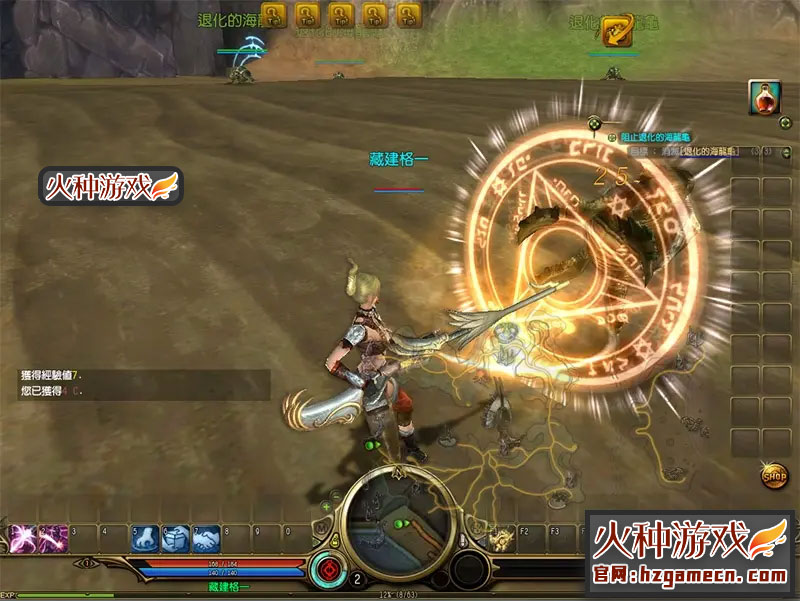Click the red swirl emblem beside the minimap
800x601 pixels.
(x=325, y=572)
